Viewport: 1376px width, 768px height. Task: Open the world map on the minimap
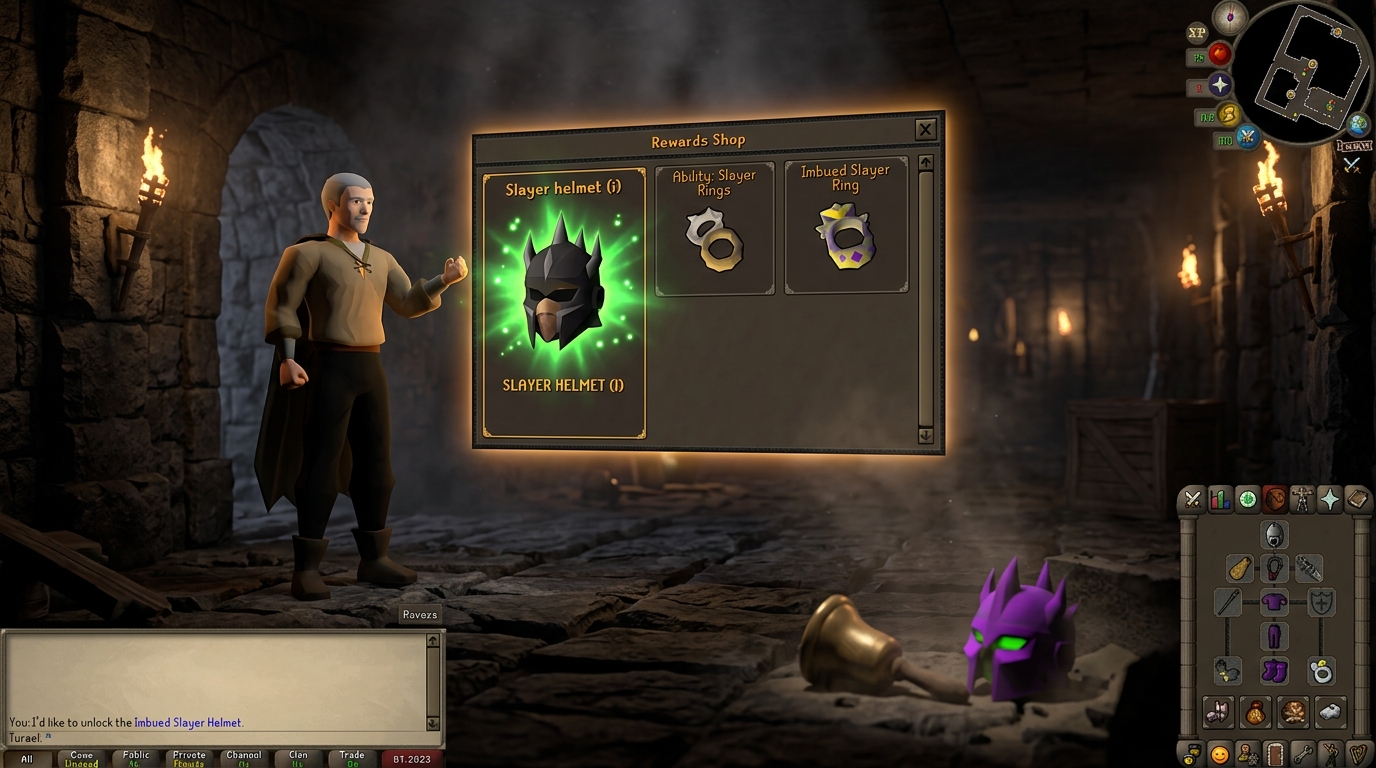tap(1357, 123)
